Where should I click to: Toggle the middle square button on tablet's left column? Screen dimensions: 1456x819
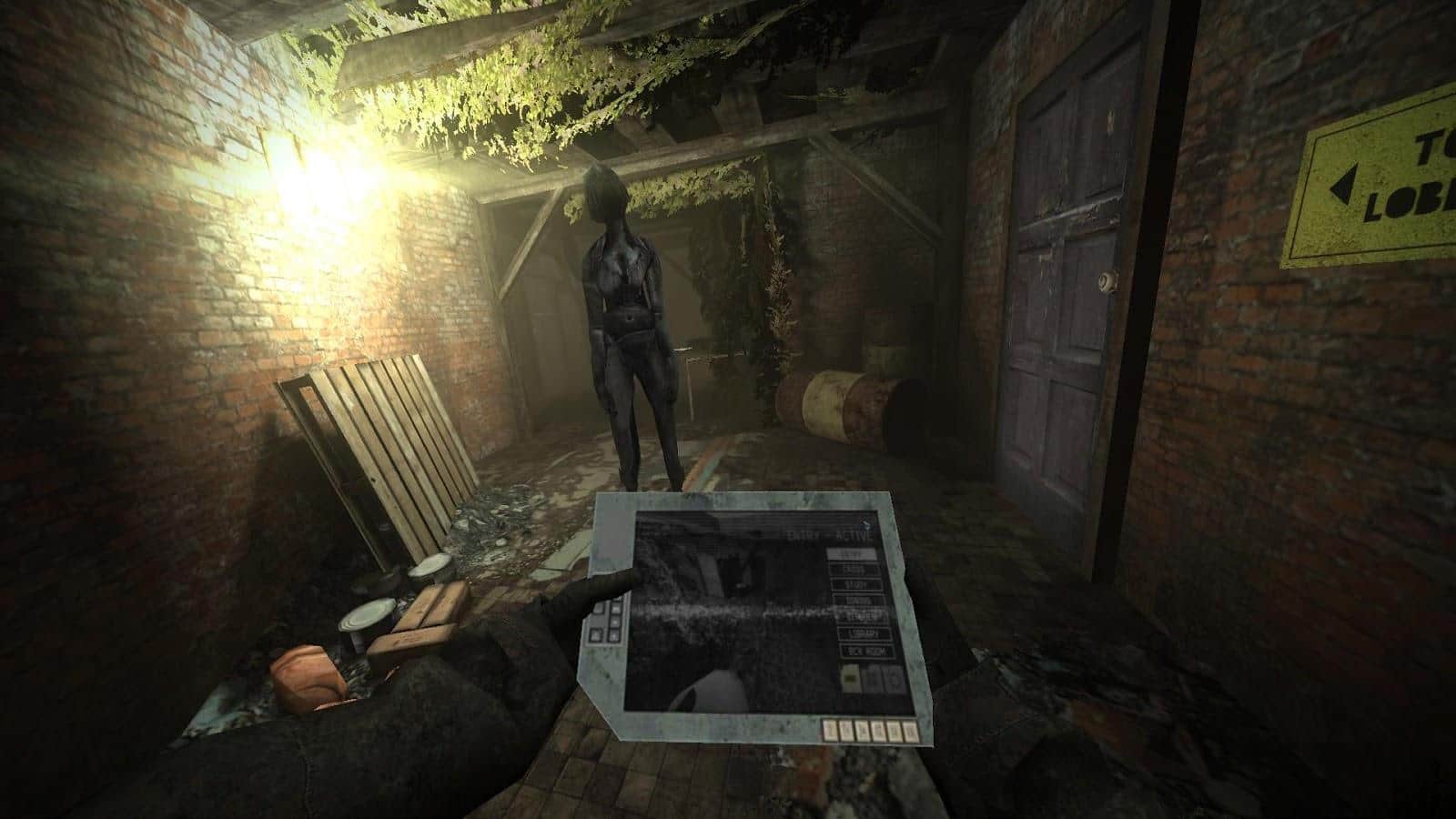614,623
